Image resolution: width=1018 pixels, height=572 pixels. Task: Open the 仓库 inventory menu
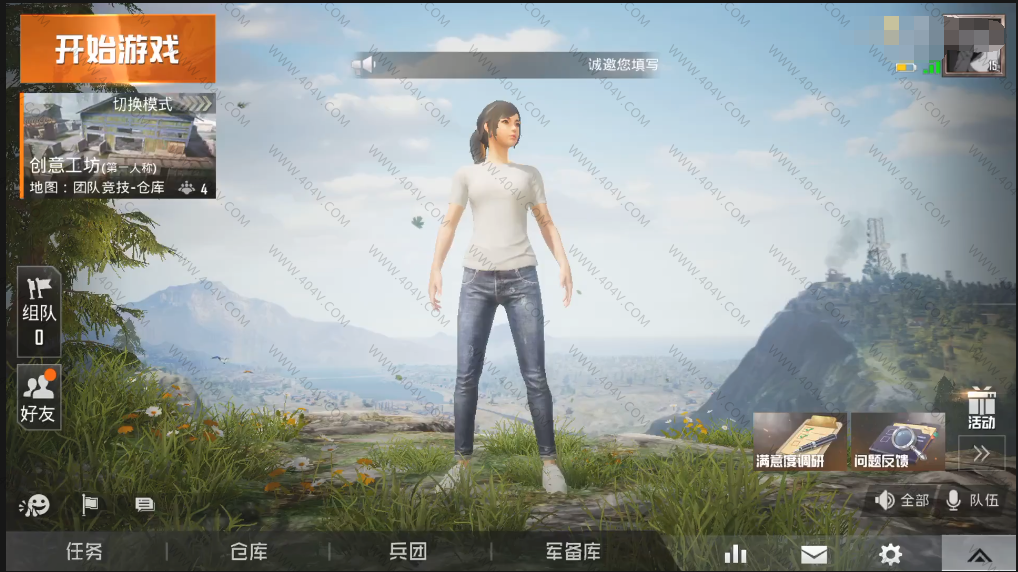coord(248,552)
